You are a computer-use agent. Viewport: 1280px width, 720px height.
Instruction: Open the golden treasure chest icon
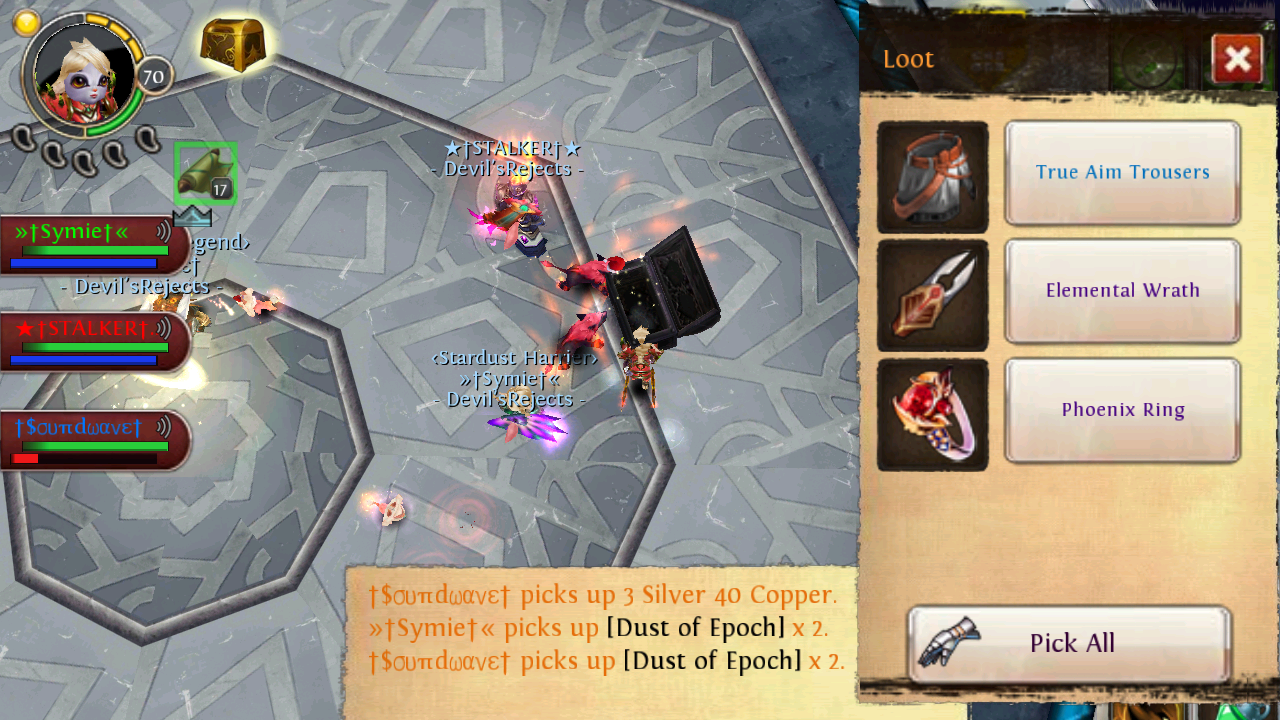point(233,43)
